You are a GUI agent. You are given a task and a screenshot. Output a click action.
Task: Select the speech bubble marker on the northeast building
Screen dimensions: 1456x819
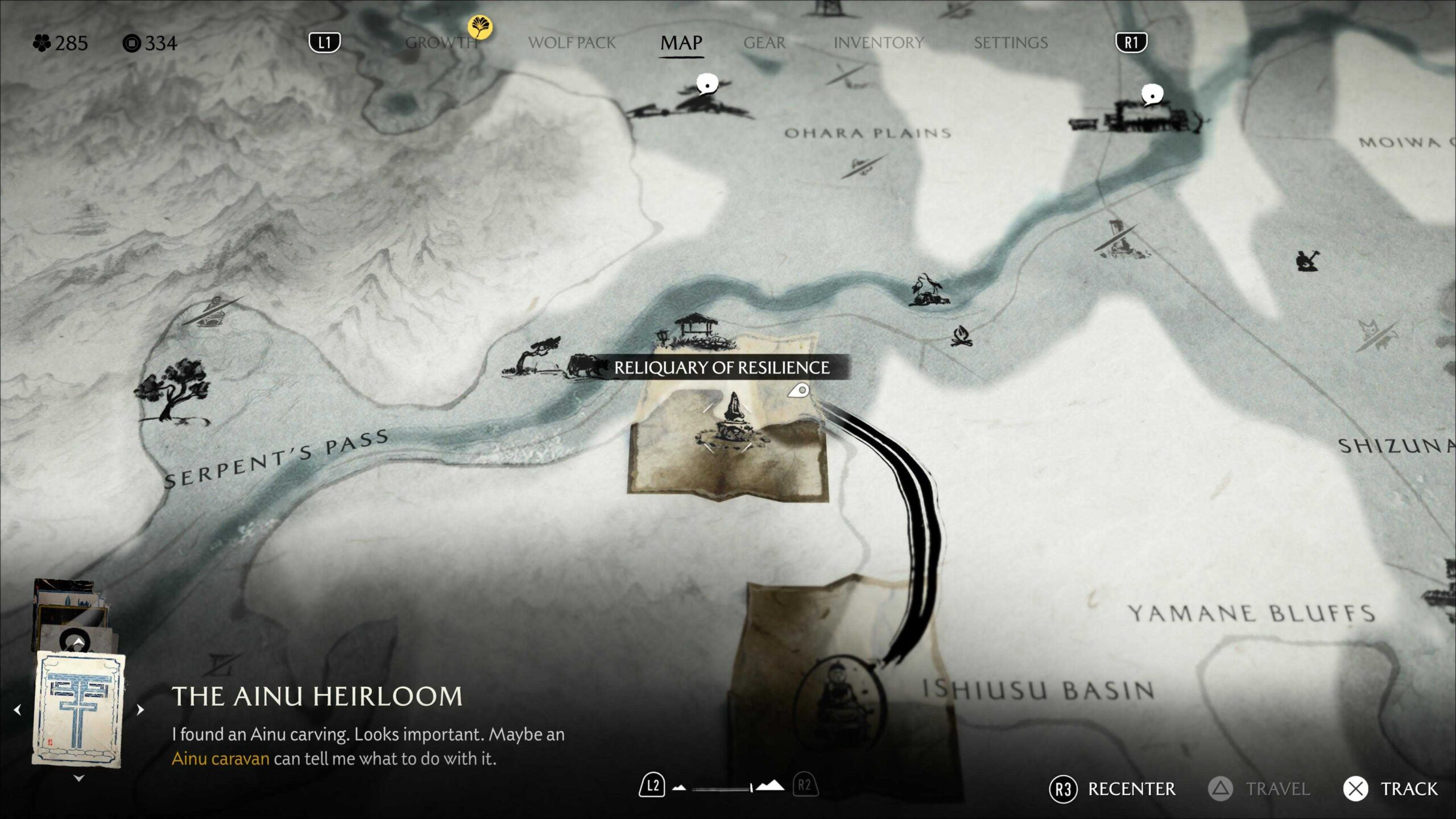click(x=1152, y=94)
